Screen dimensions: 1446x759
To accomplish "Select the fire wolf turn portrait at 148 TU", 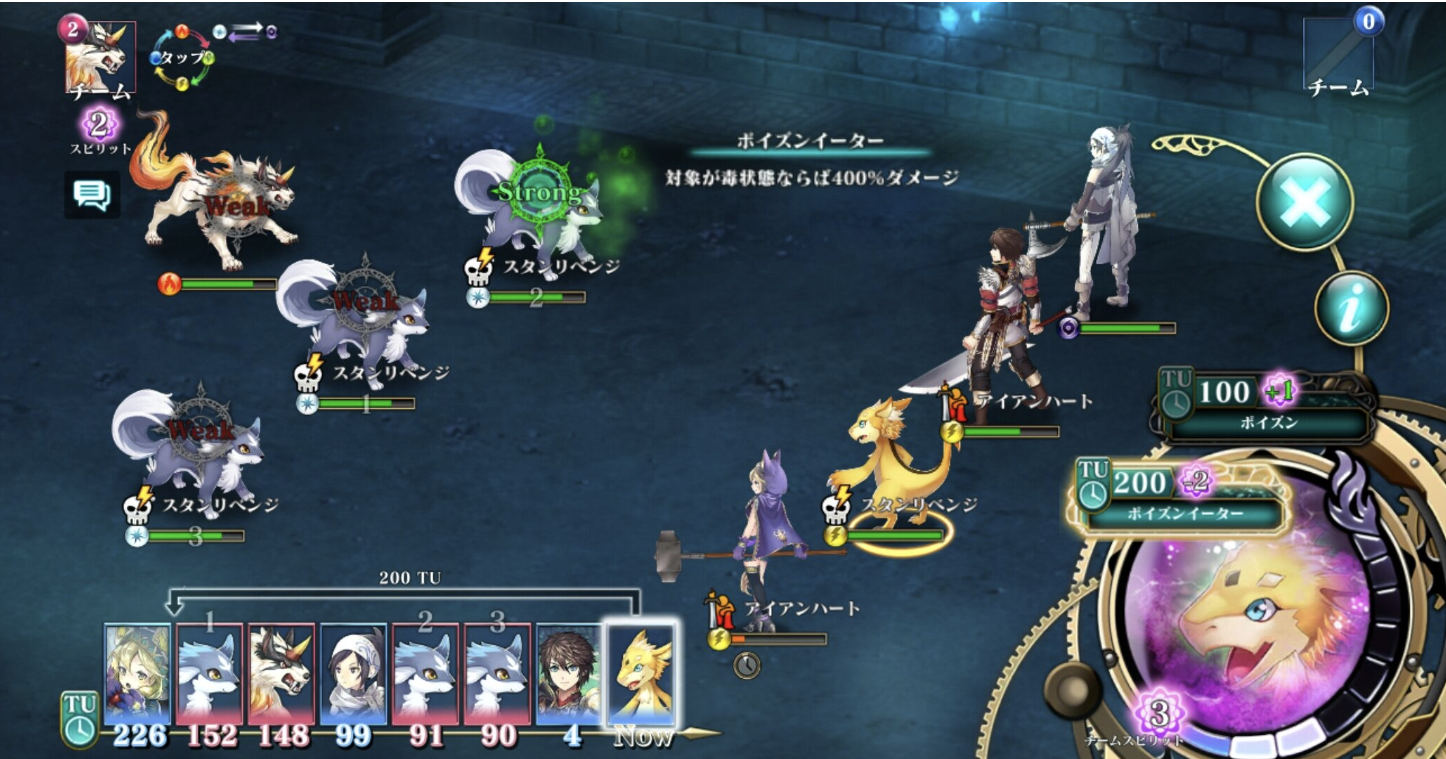I will coord(282,674).
